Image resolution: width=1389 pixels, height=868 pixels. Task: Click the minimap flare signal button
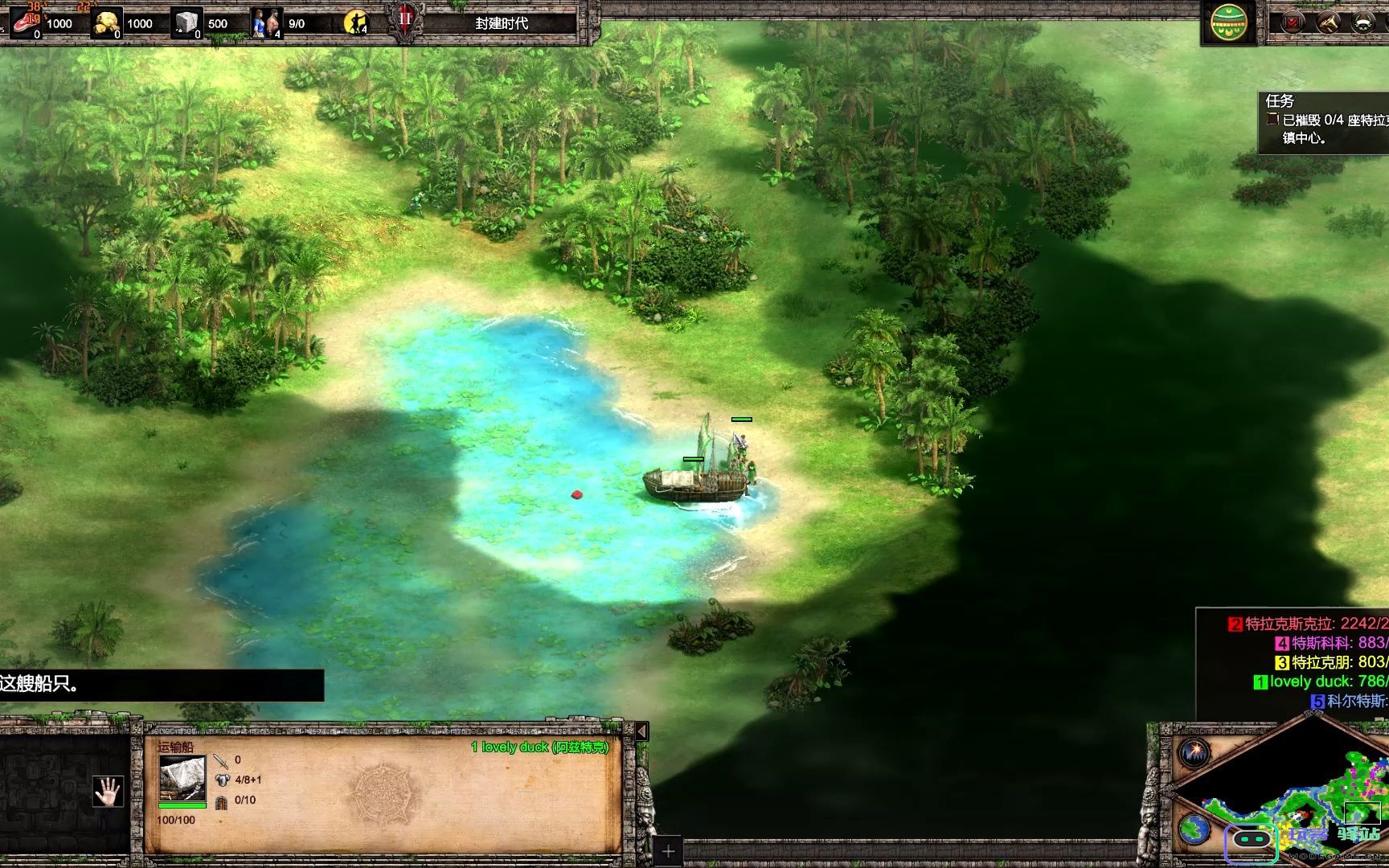[1195, 753]
